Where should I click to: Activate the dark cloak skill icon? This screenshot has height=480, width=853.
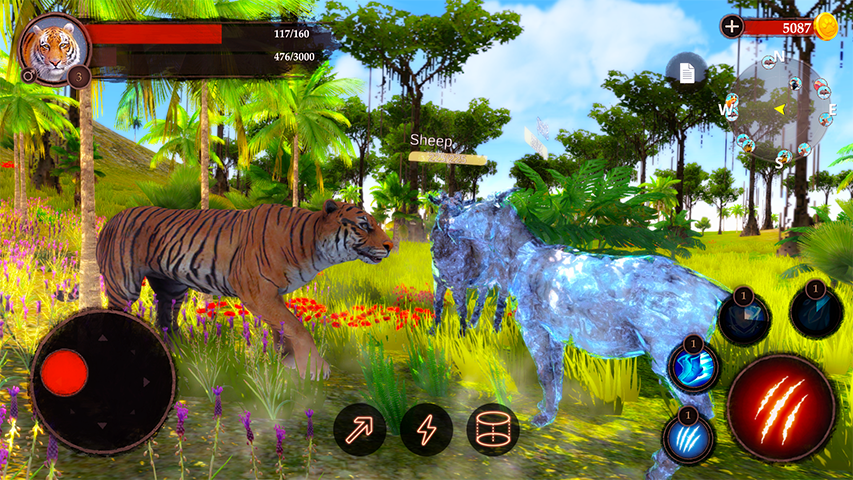[x=816, y=311]
